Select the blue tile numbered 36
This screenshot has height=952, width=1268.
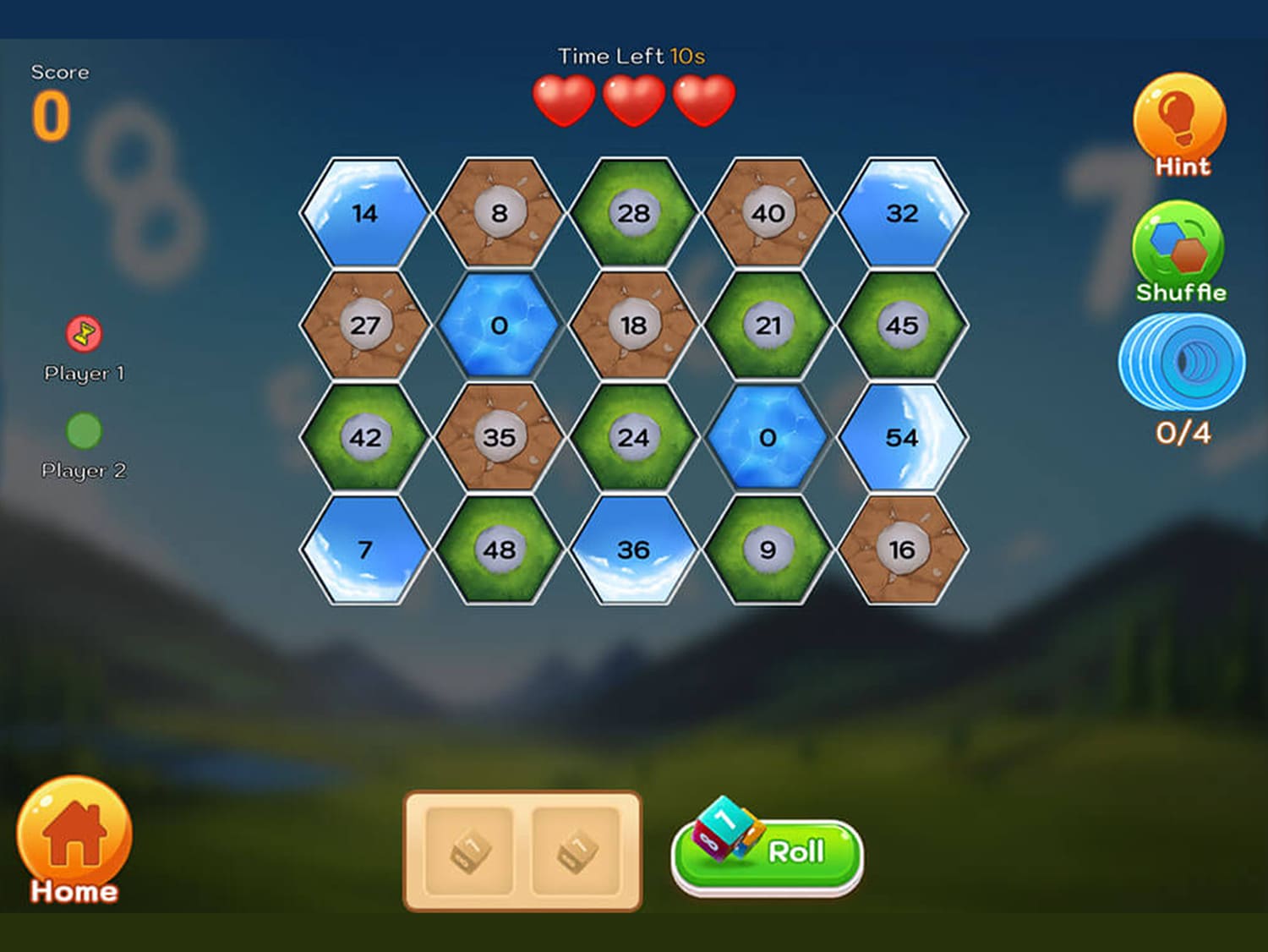point(633,550)
